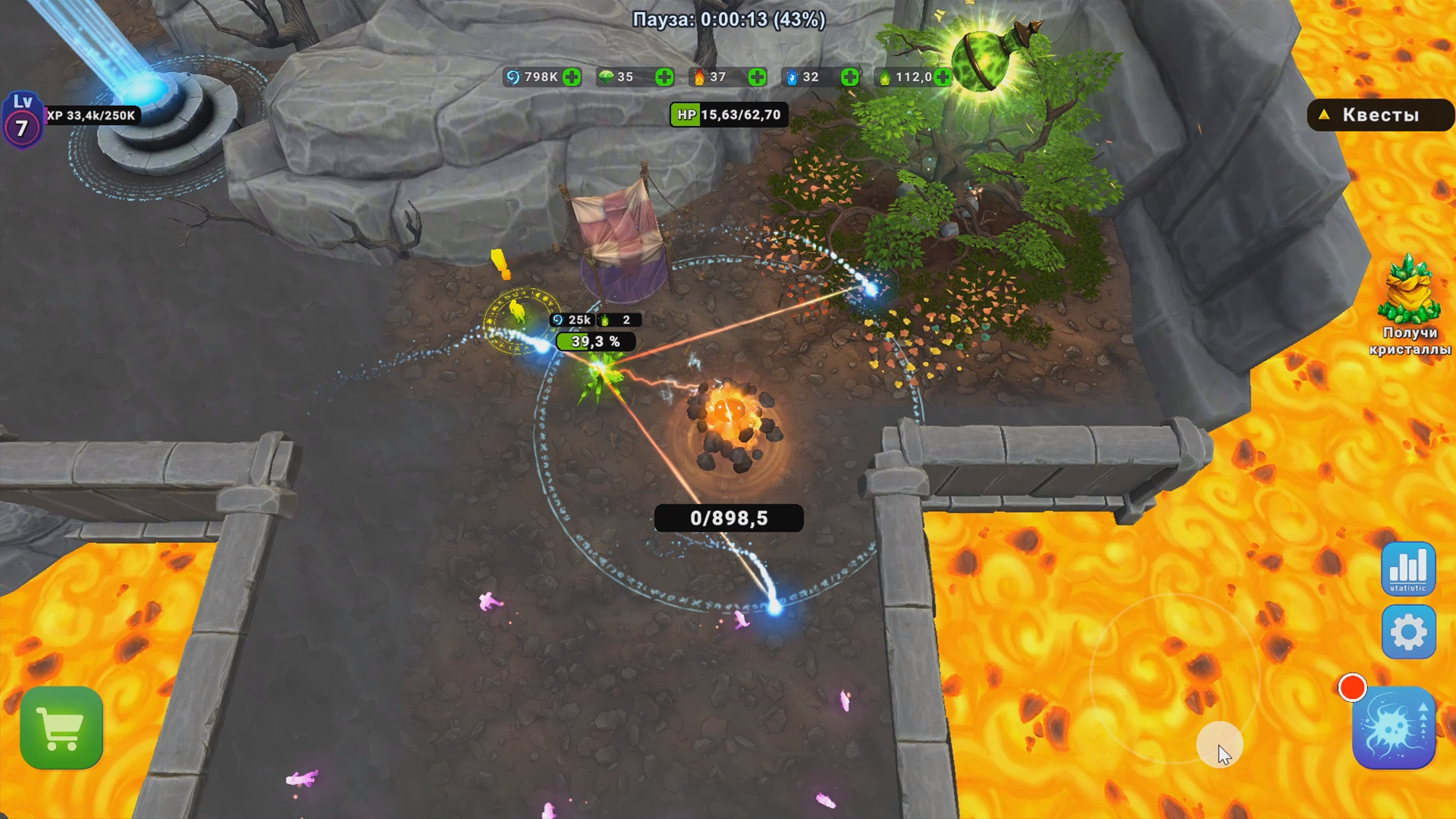
Task: Click the yellow exclamation marker near the tent
Action: coord(498,265)
